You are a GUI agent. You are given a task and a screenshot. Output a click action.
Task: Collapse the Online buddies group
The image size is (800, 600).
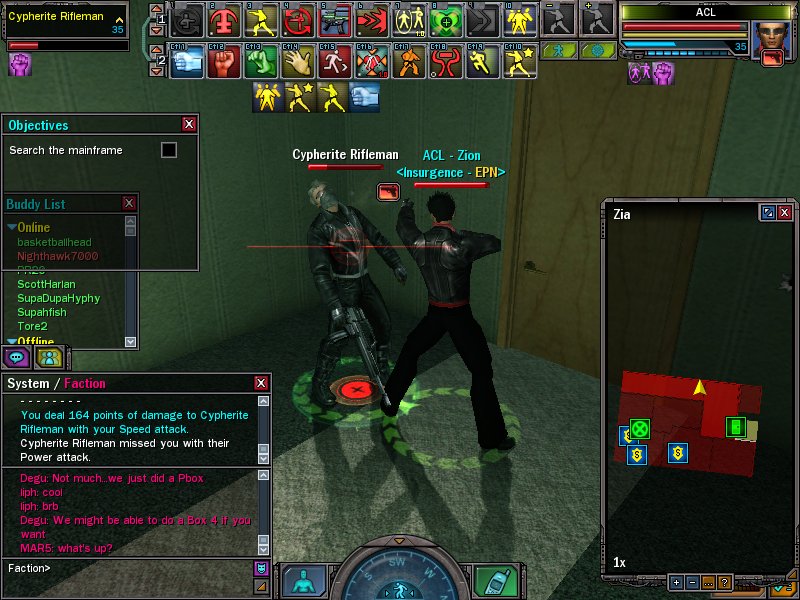click(x=12, y=228)
